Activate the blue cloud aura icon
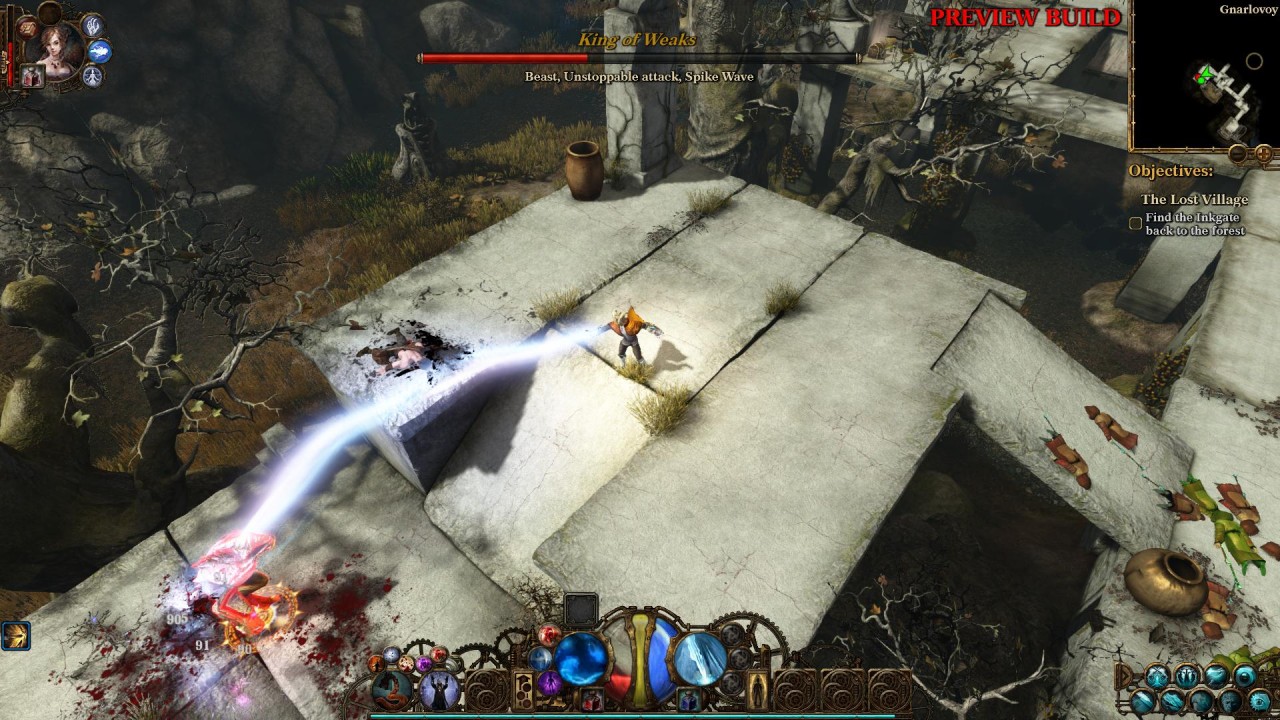Viewport: 1280px width, 720px height. click(100, 51)
